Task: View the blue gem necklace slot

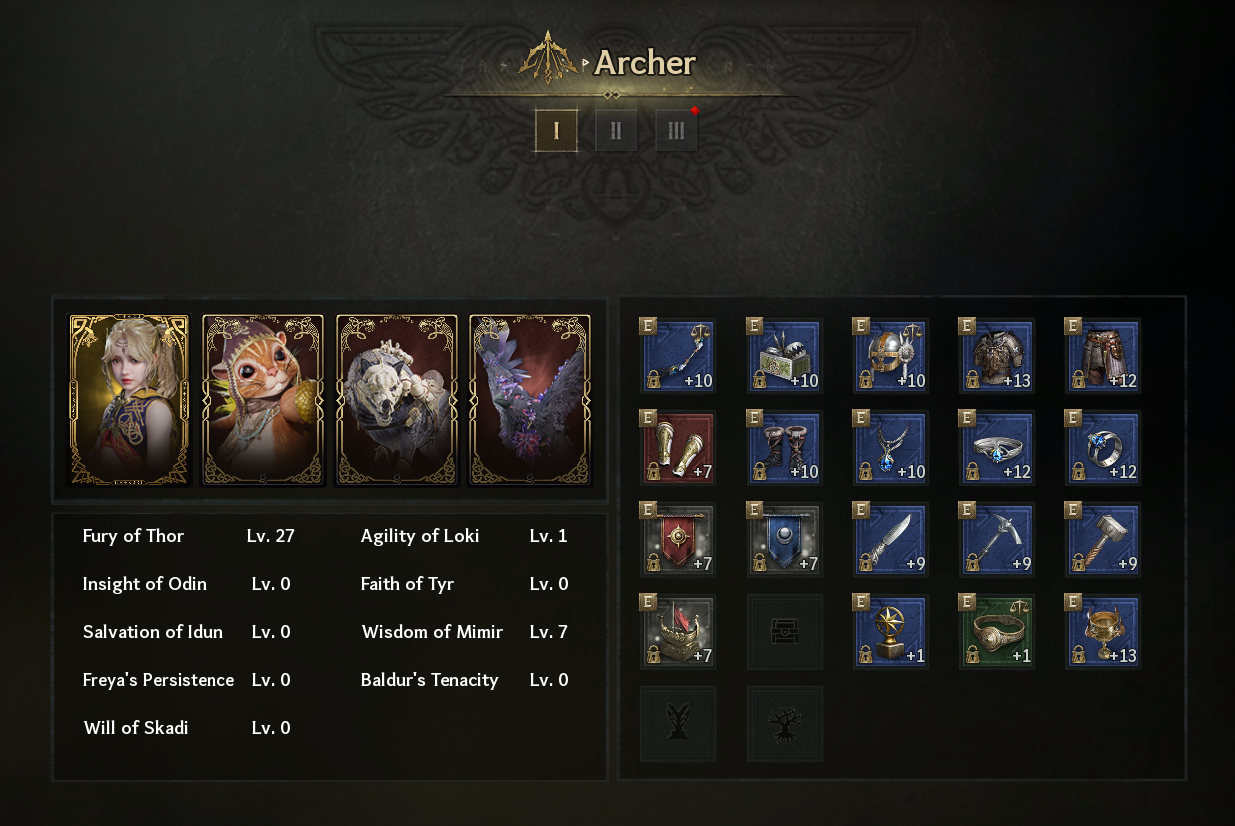Action: coord(890,448)
